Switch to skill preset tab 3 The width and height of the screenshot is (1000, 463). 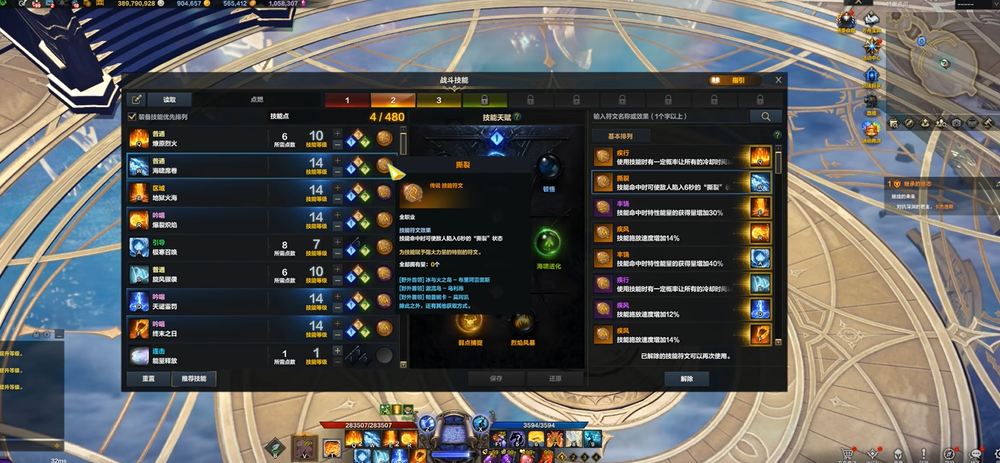pyautogui.click(x=437, y=100)
